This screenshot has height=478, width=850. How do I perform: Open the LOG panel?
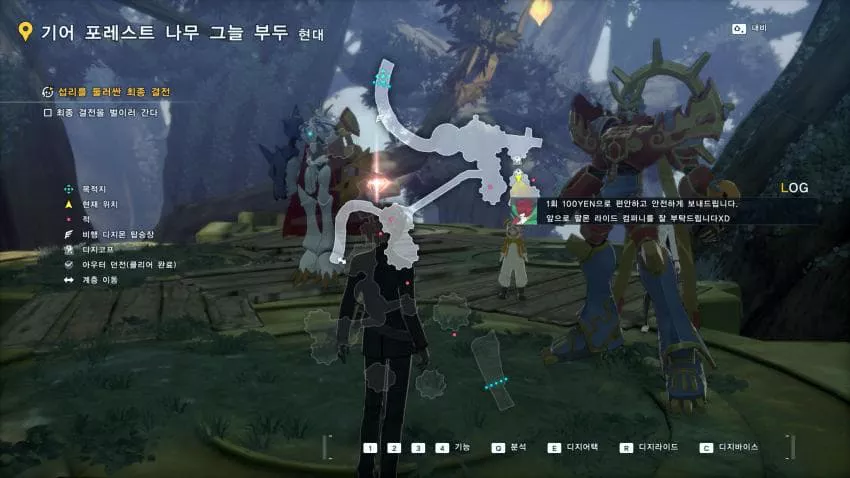pos(794,188)
